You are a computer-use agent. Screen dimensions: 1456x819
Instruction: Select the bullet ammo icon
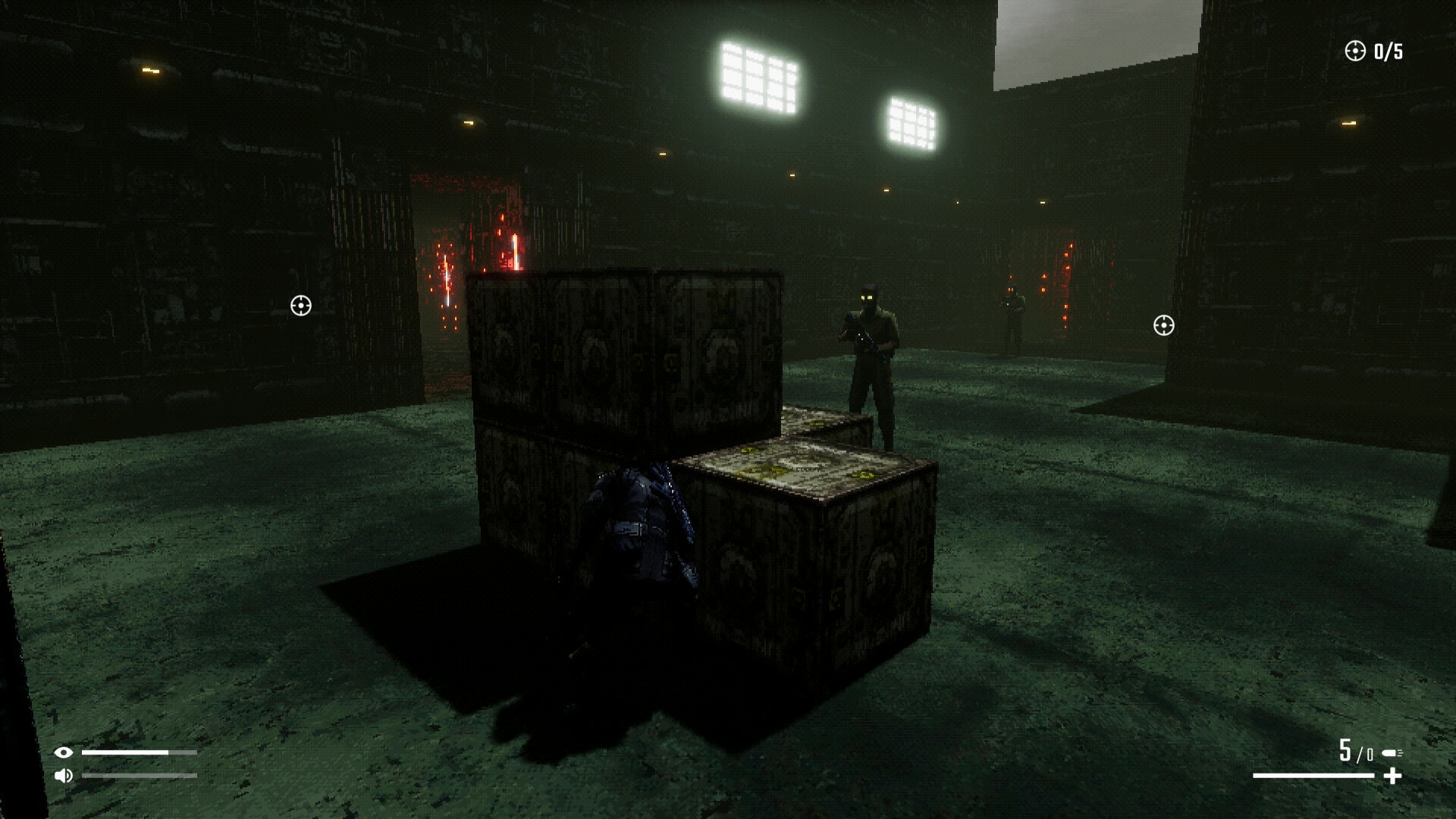[1392, 753]
